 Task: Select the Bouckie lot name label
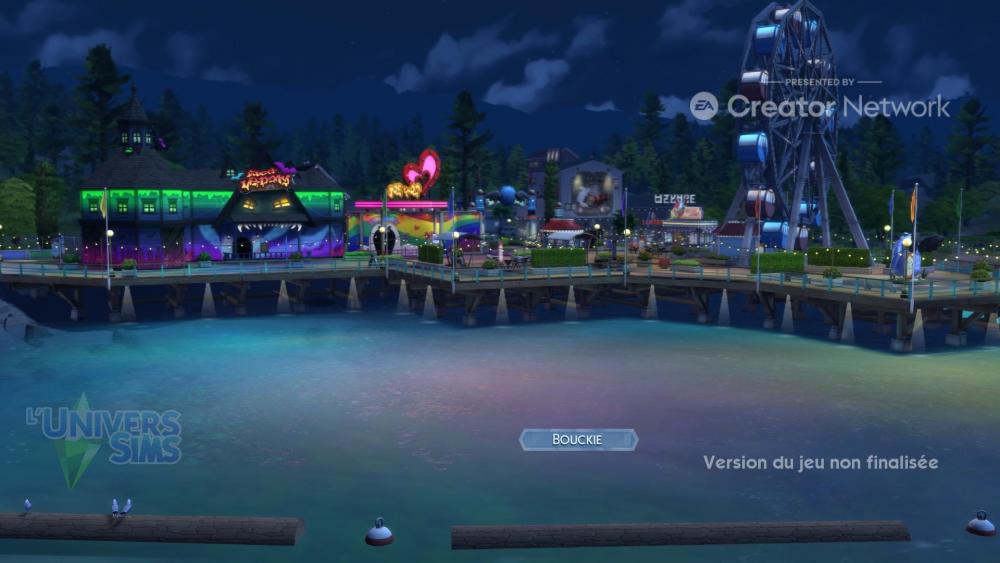(x=578, y=440)
